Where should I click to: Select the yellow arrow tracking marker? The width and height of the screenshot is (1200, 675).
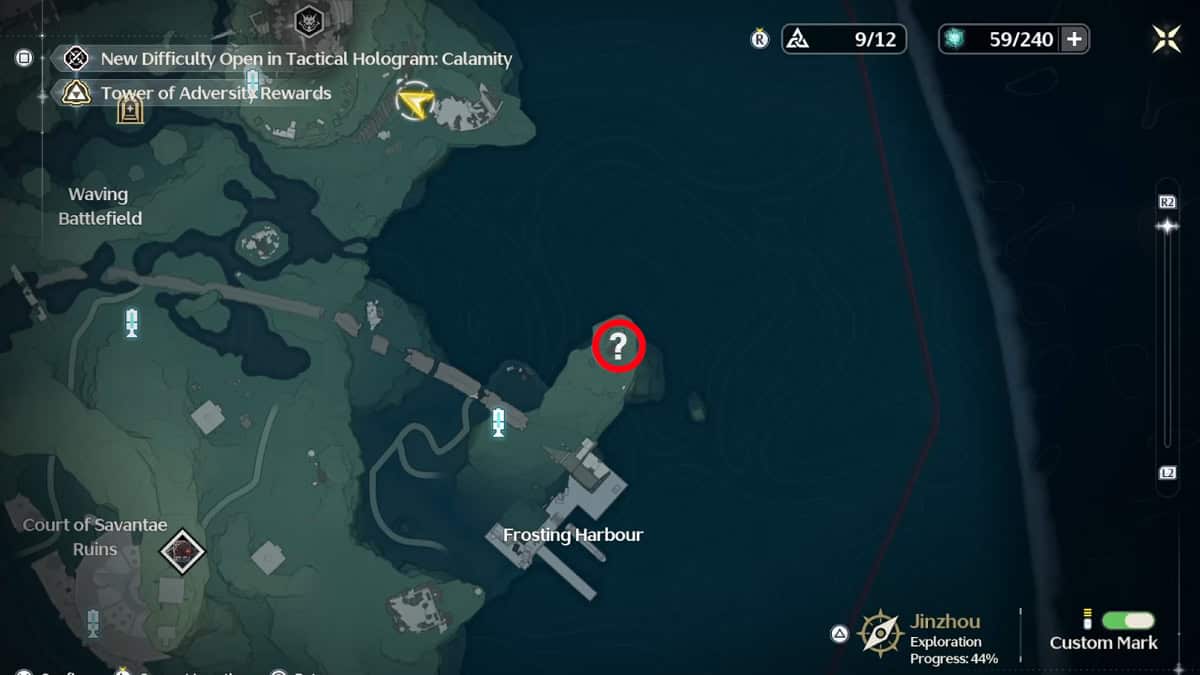(414, 102)
